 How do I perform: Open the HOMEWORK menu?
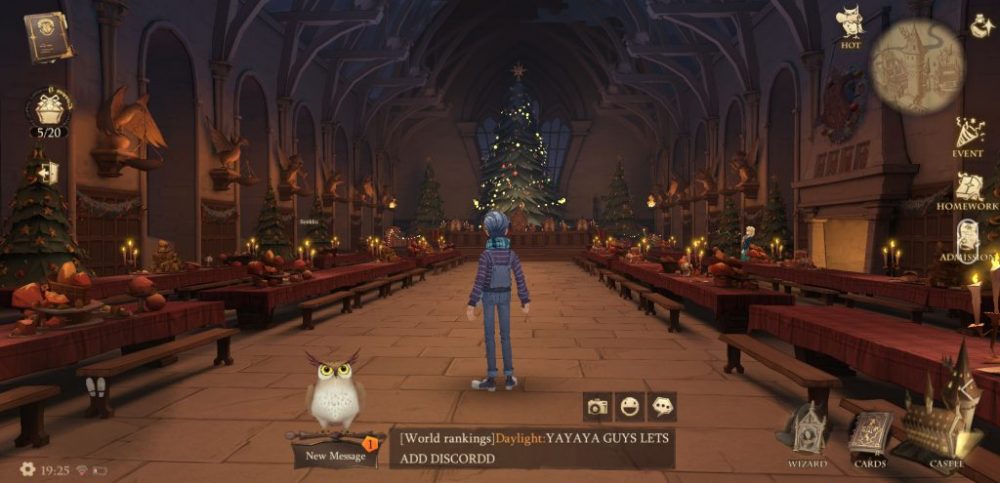[x=968, y=188]
